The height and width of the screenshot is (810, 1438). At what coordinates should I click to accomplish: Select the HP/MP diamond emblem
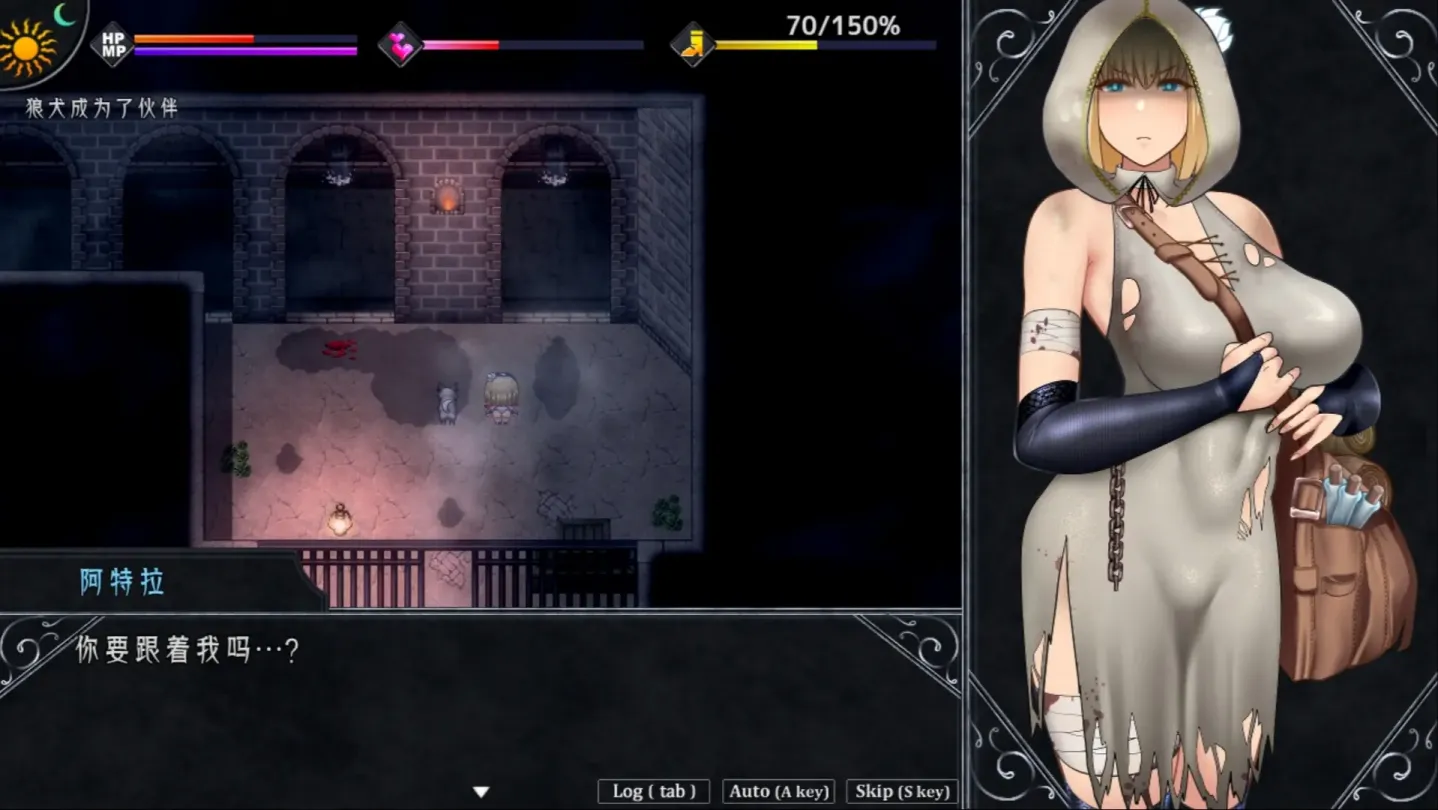(113, 42)
